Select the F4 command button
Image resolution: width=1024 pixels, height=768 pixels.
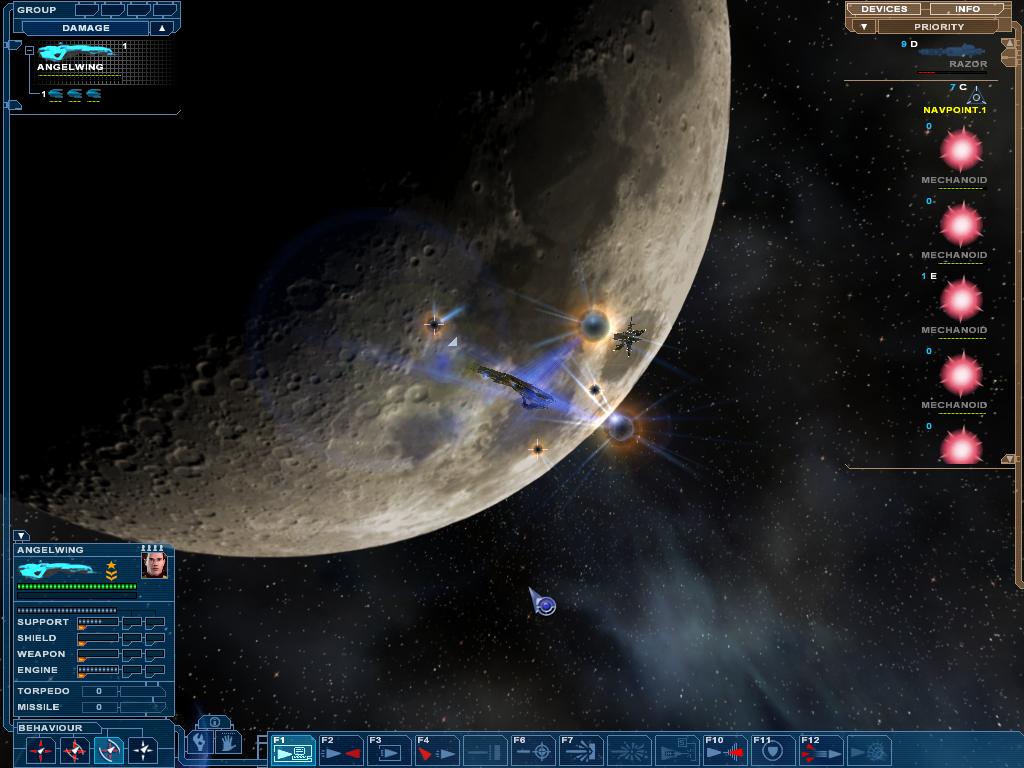pos(437,750)
